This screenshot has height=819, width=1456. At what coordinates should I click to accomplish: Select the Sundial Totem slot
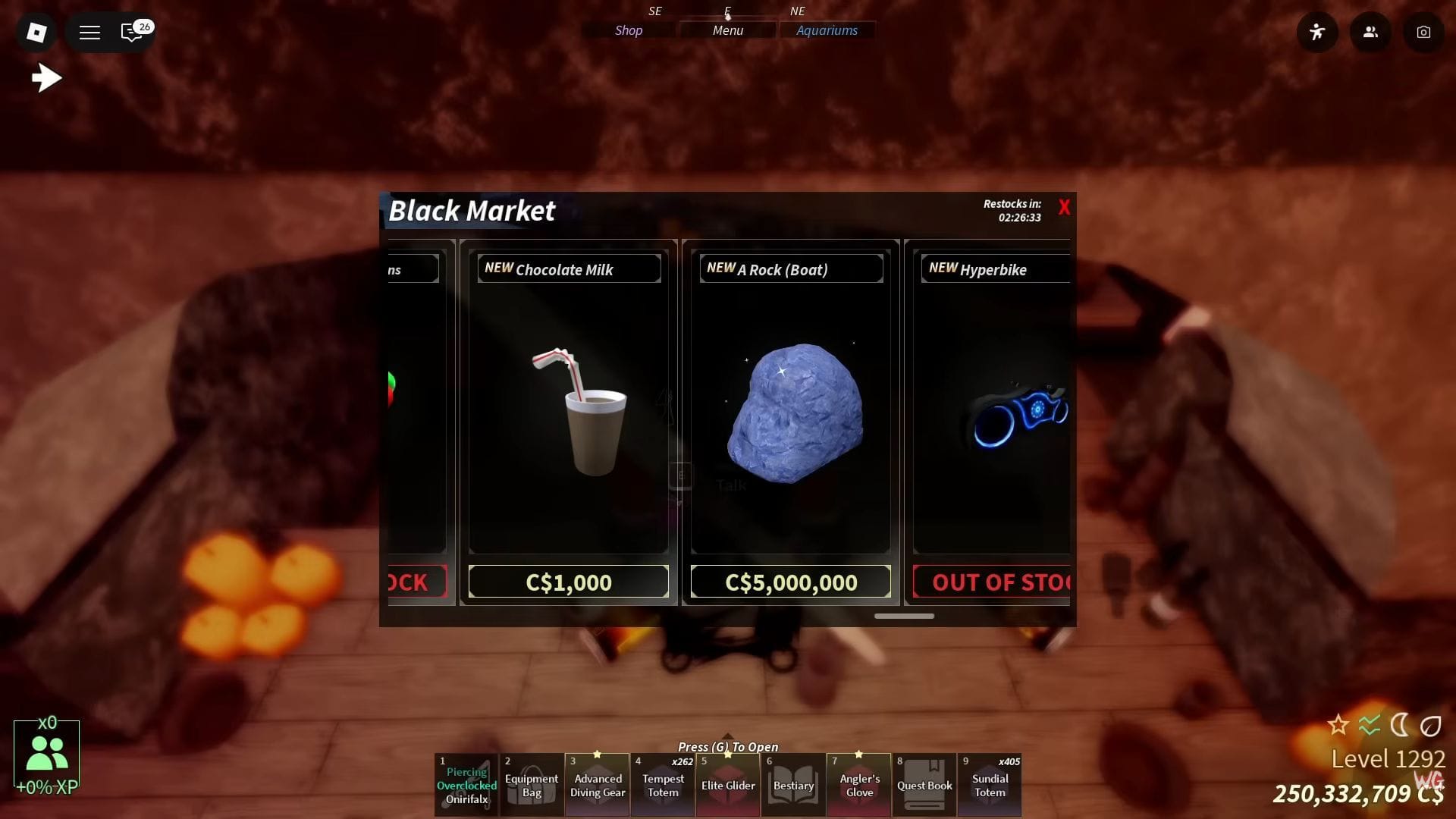tap(990, 785)
